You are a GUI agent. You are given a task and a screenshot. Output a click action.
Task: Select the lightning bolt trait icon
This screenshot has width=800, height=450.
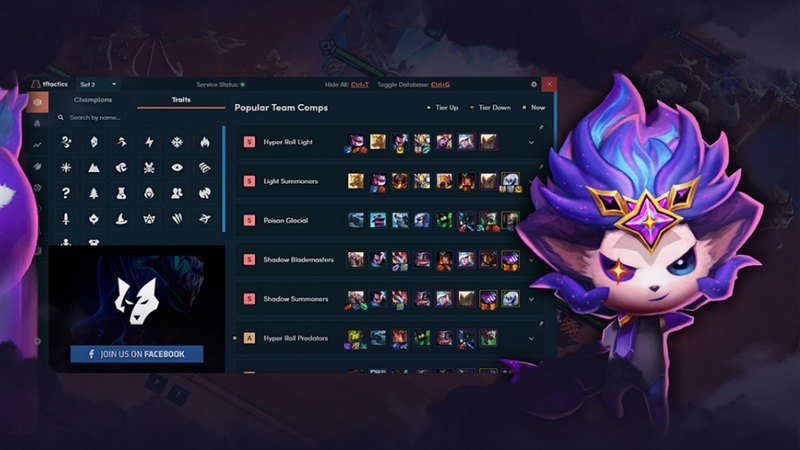(149, 142)
